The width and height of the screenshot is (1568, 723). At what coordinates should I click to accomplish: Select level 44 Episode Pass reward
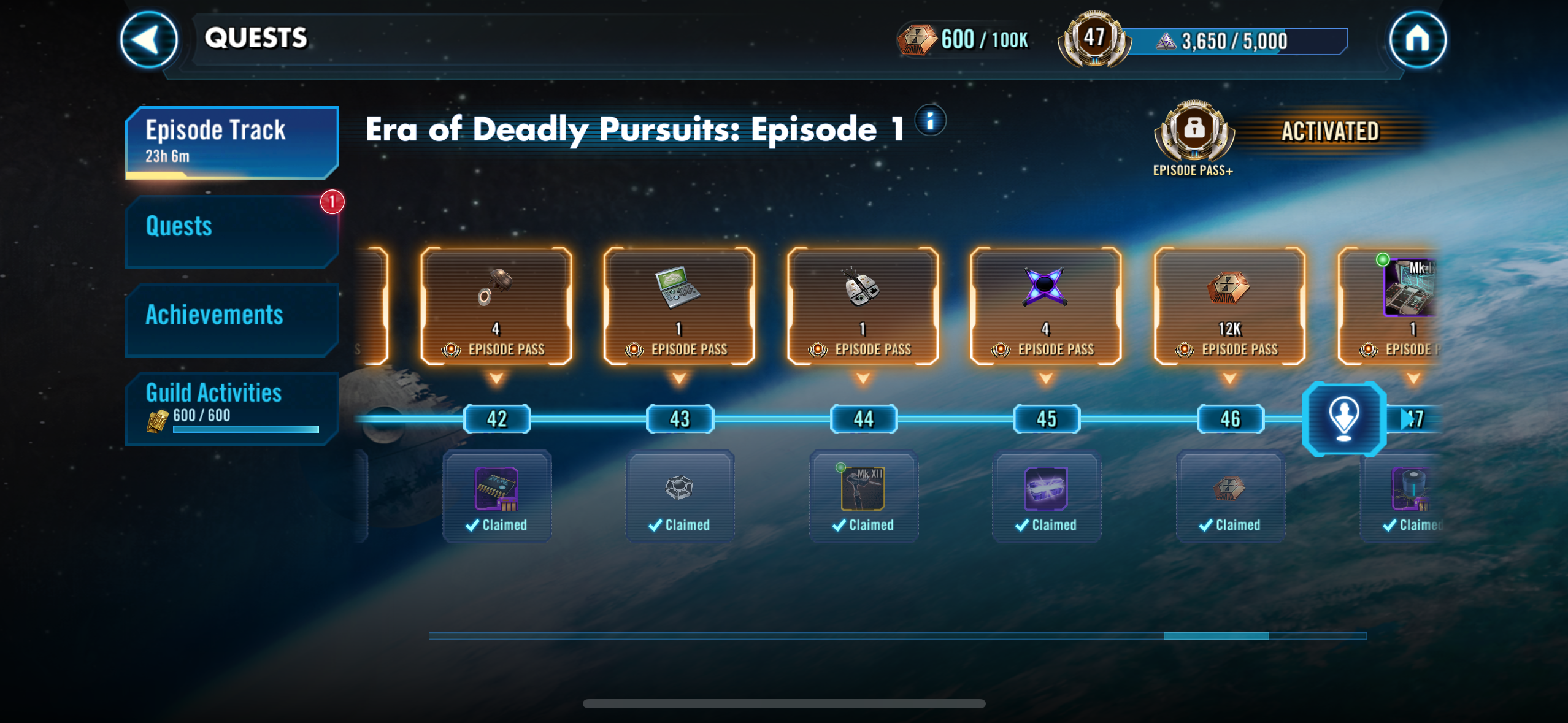coord(863,305)
